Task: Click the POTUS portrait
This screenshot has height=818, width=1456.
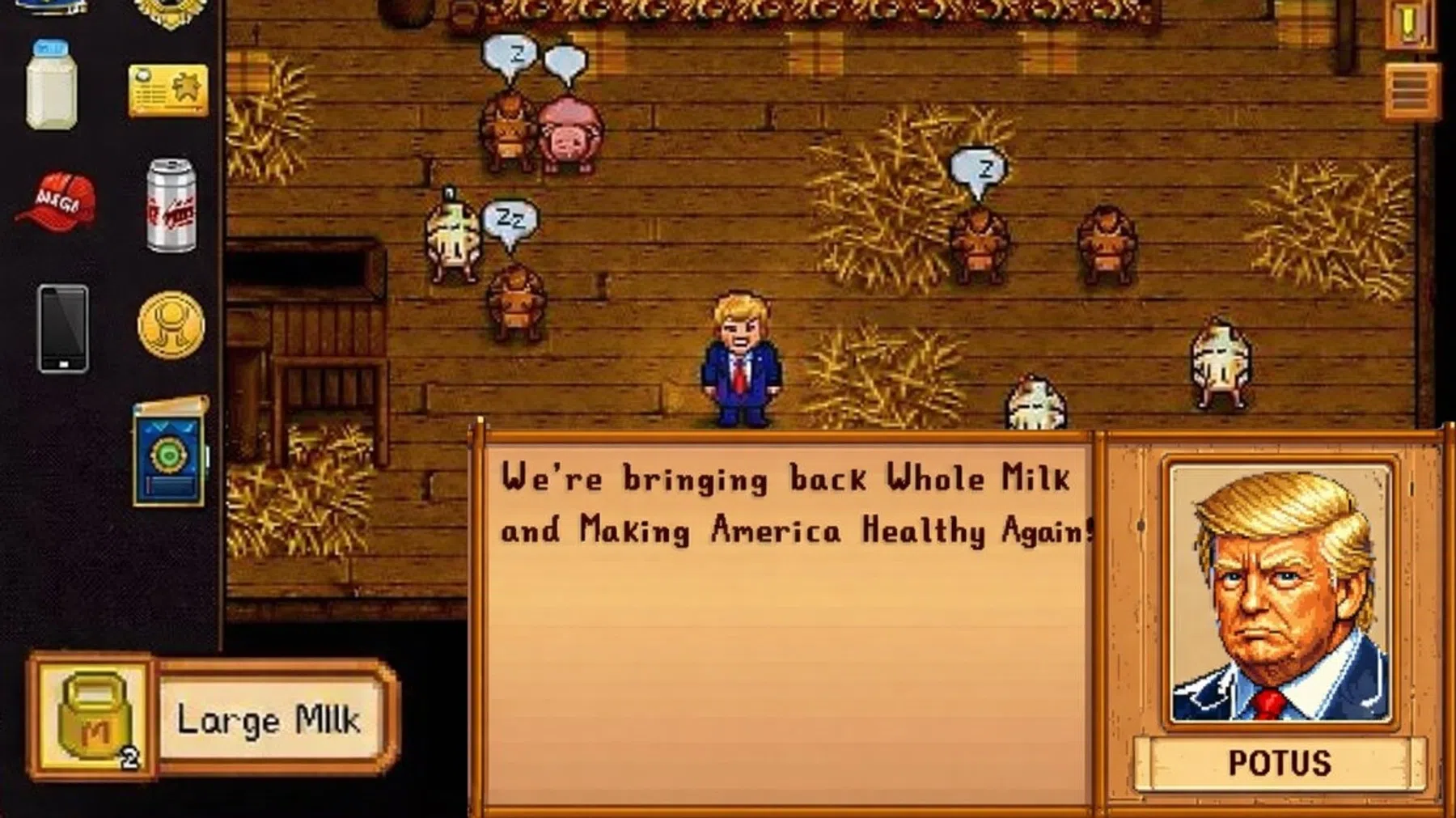Action: (1278, 595)
